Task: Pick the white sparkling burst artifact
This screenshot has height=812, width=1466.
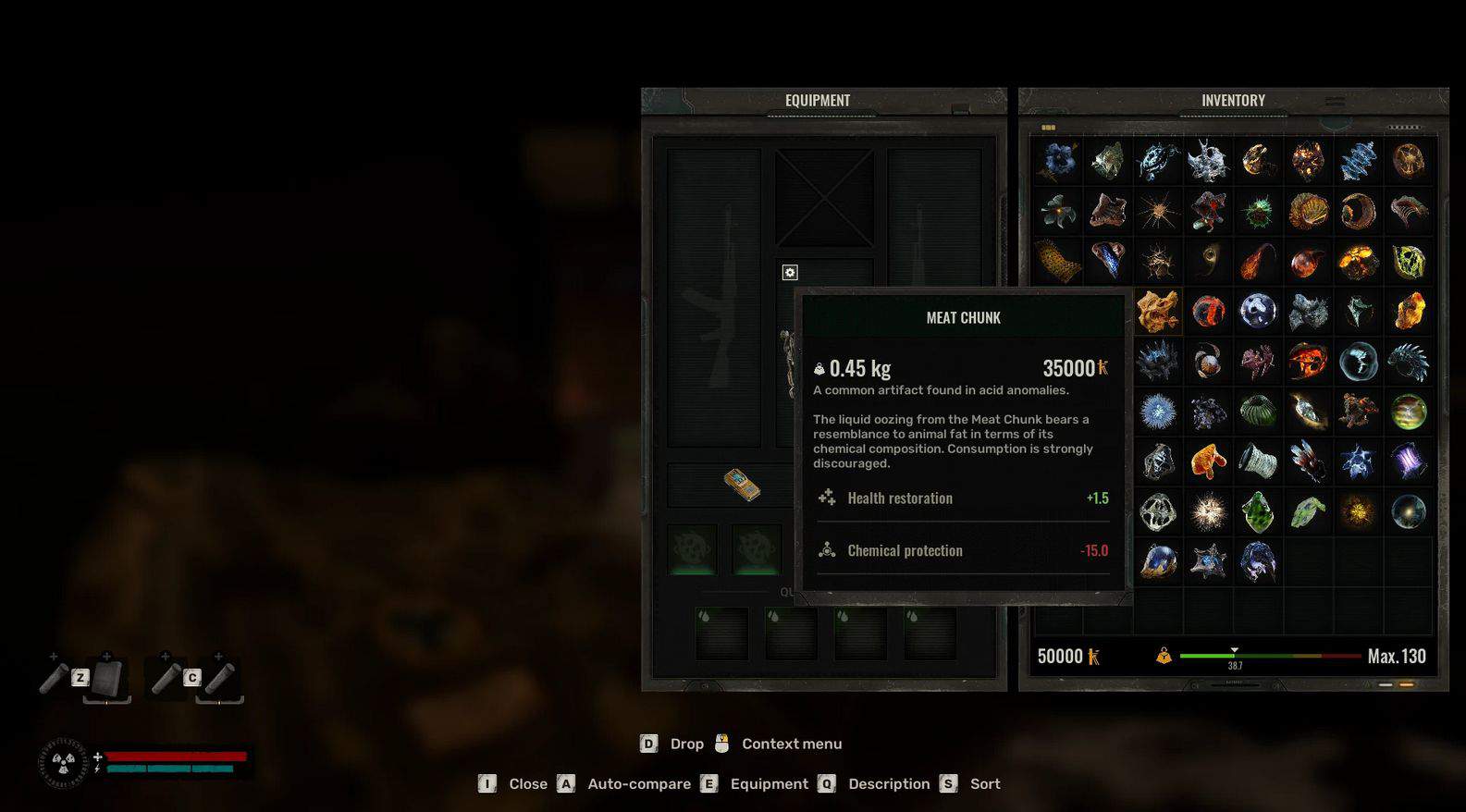Action: (1207, 511)
